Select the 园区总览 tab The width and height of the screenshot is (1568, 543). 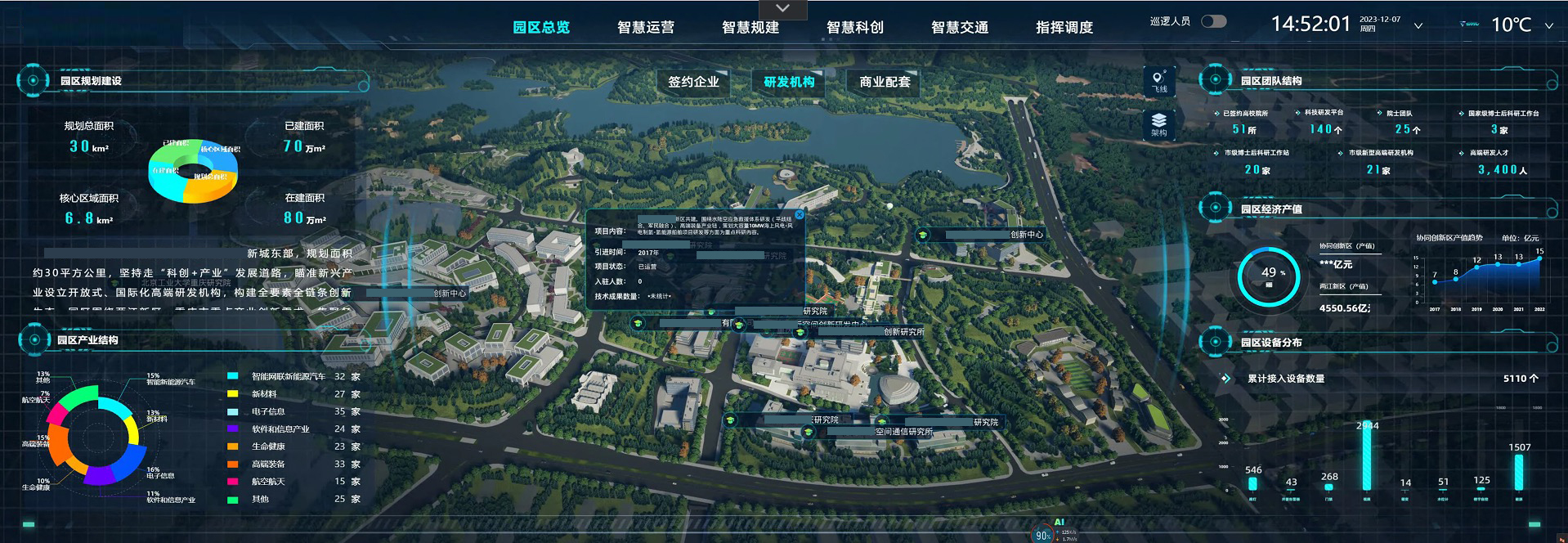point(540,27)
